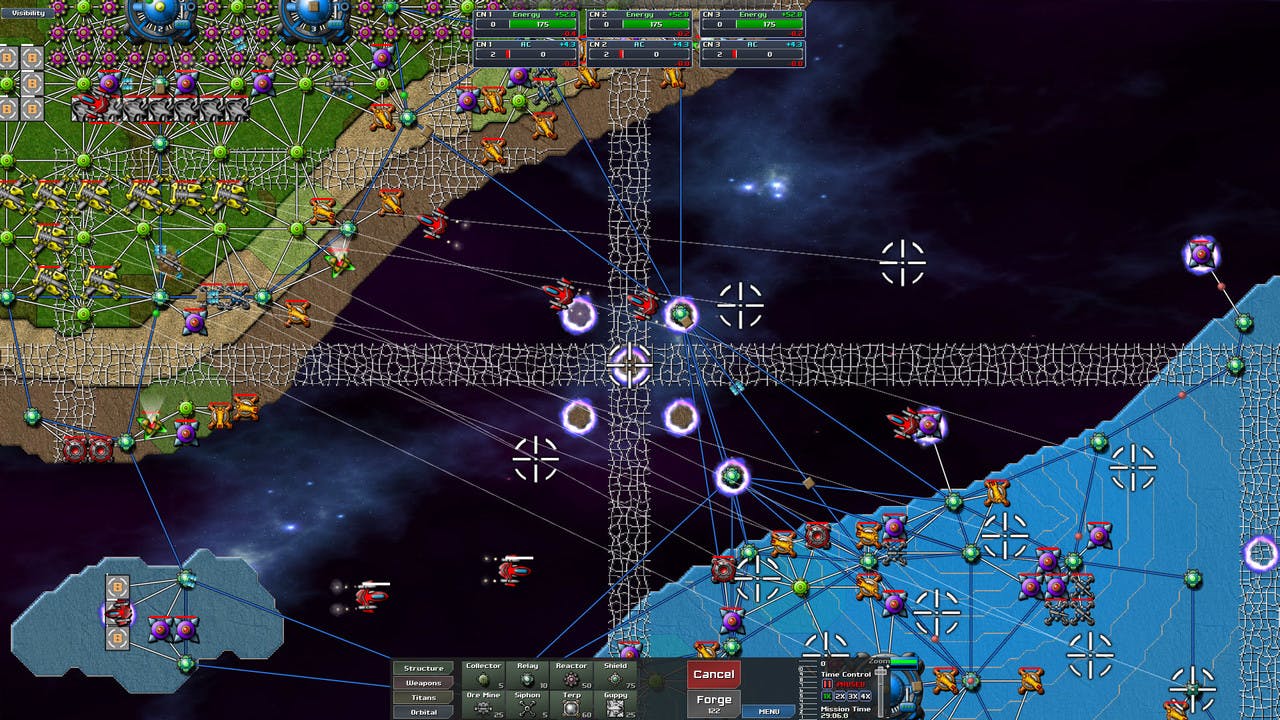Screen dimensions: 1280x720
Task: Pick the Guppy transport icon
Action: click(614, 706)
